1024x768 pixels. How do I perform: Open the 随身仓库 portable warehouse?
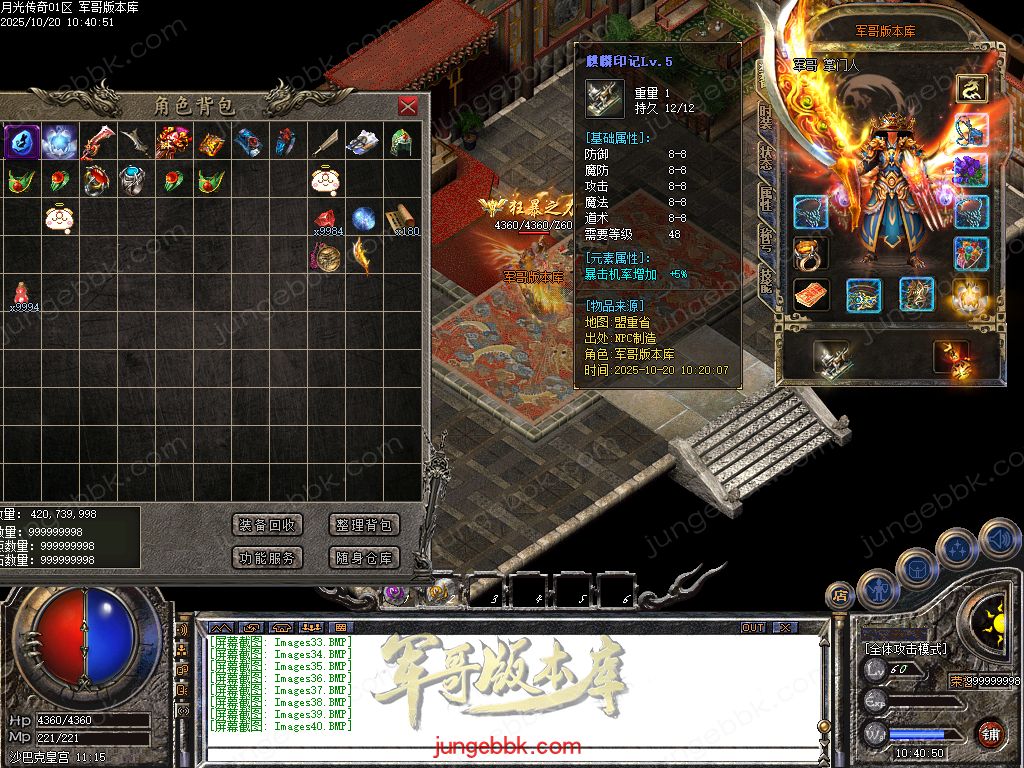tap(364, 558)
